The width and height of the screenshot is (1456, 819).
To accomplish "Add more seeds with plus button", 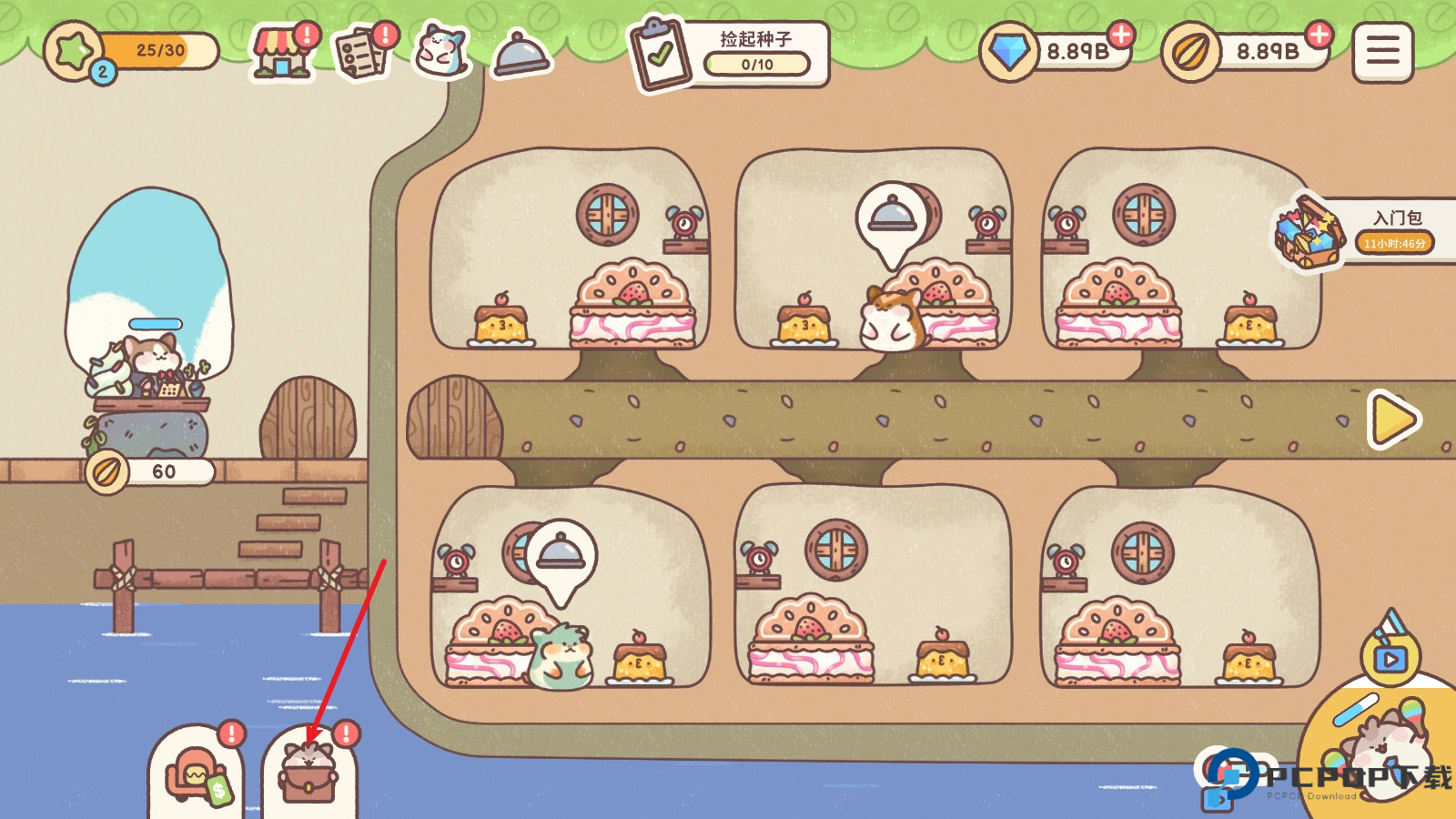I will point(1319,35).
